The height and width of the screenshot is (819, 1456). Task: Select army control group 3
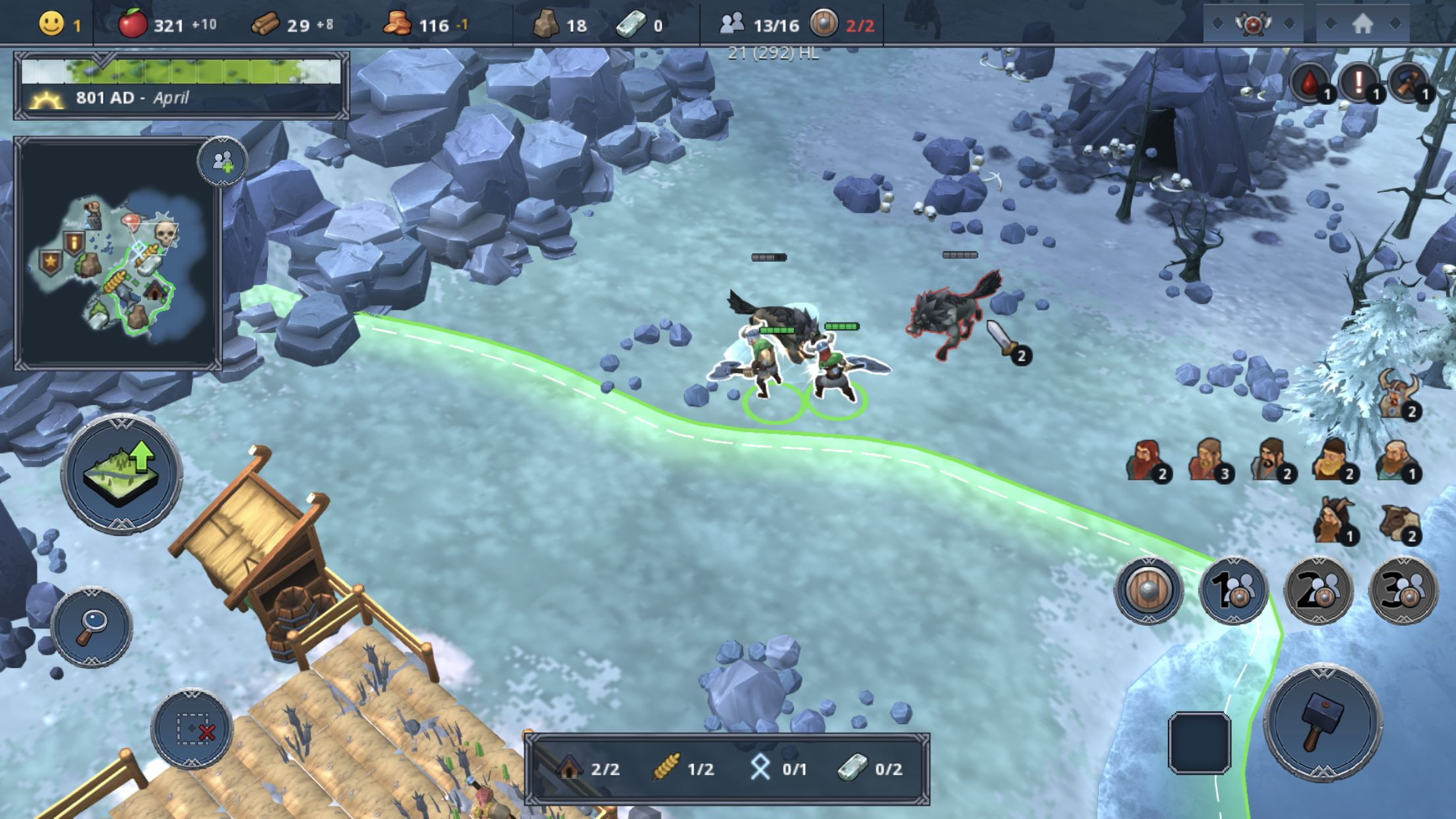point(1403,590)
